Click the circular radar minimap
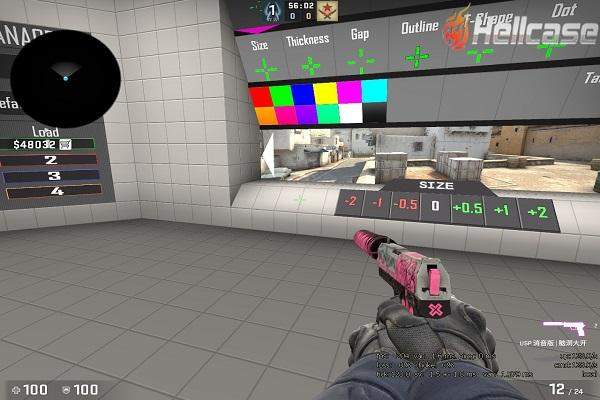Screen dimensions: 600x400 66,73
